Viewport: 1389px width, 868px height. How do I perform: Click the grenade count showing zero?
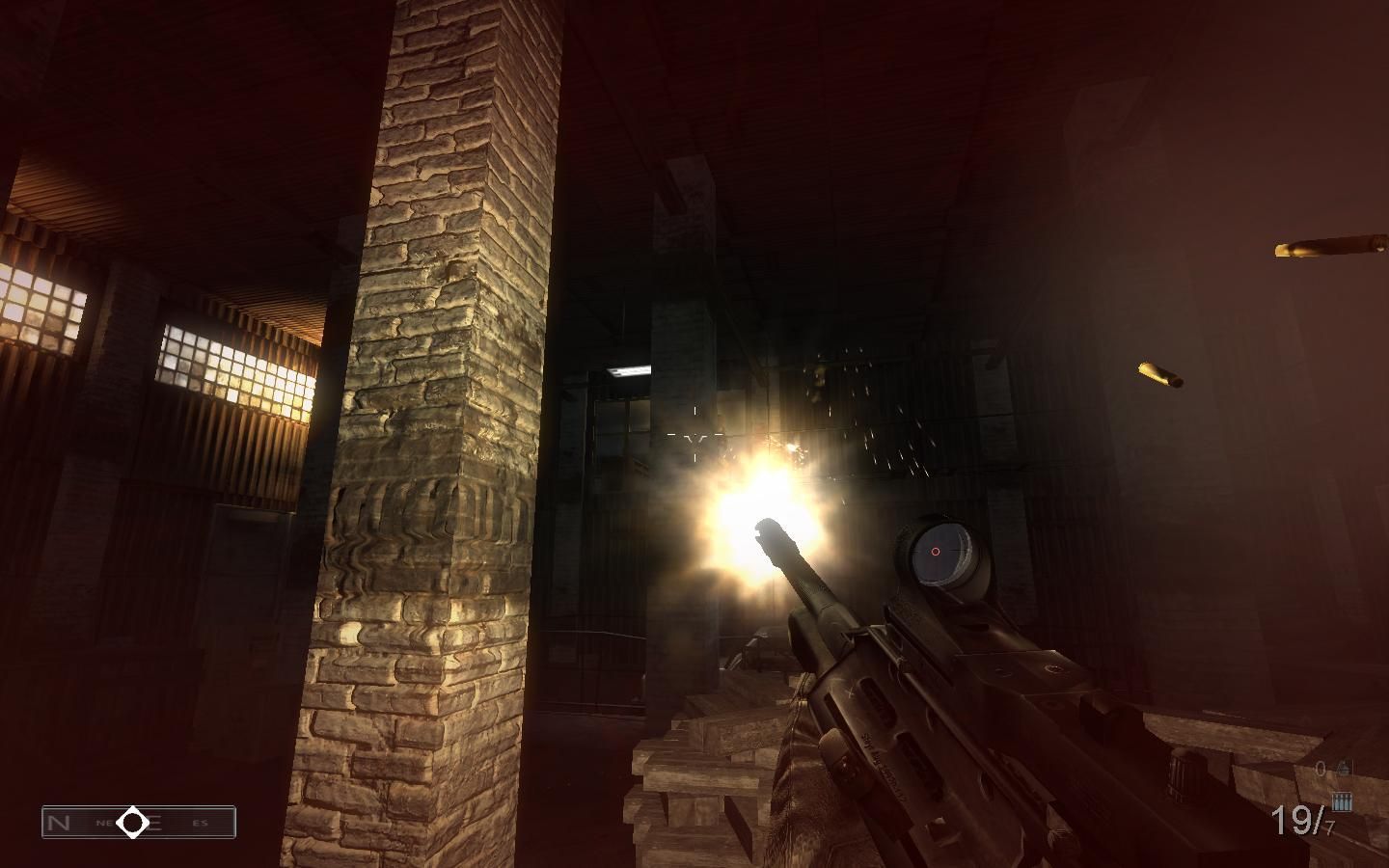point(1321,768)
